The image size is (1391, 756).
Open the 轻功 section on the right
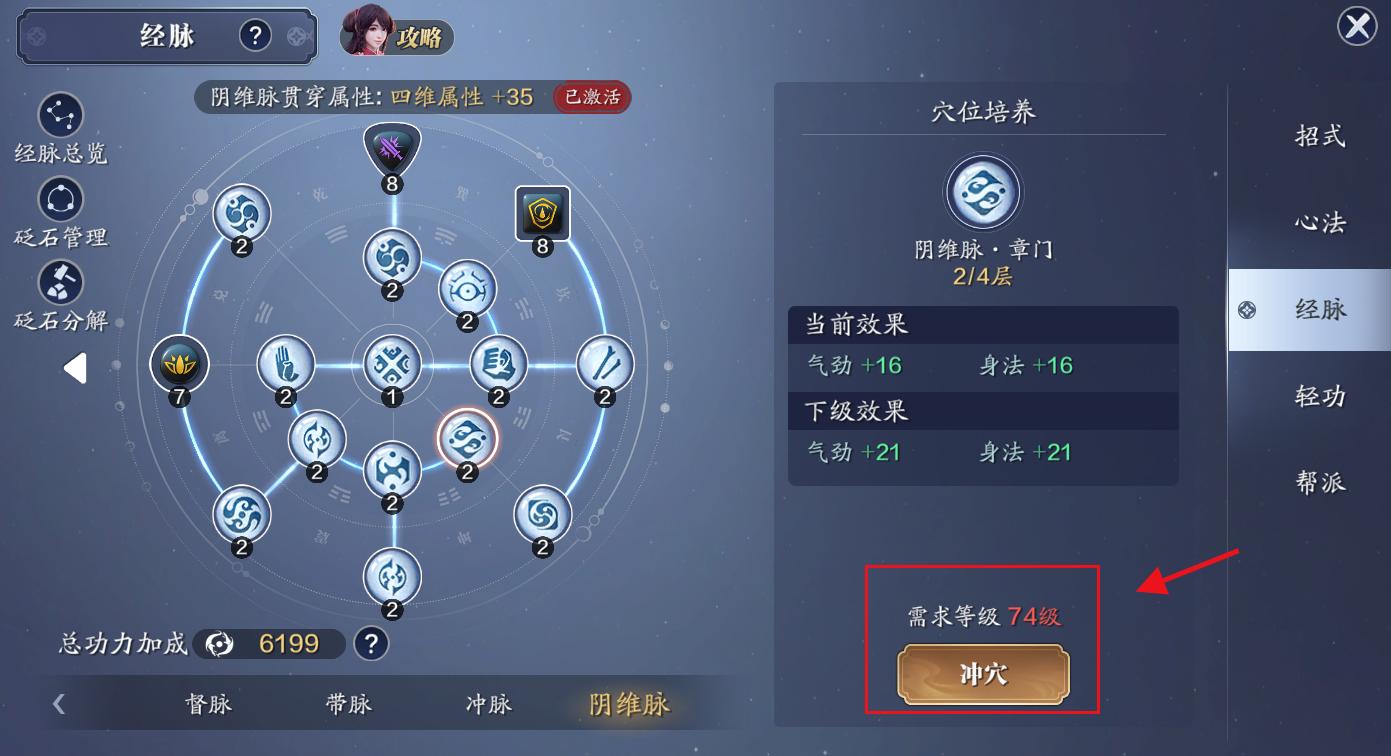[x=1320, y=398]
